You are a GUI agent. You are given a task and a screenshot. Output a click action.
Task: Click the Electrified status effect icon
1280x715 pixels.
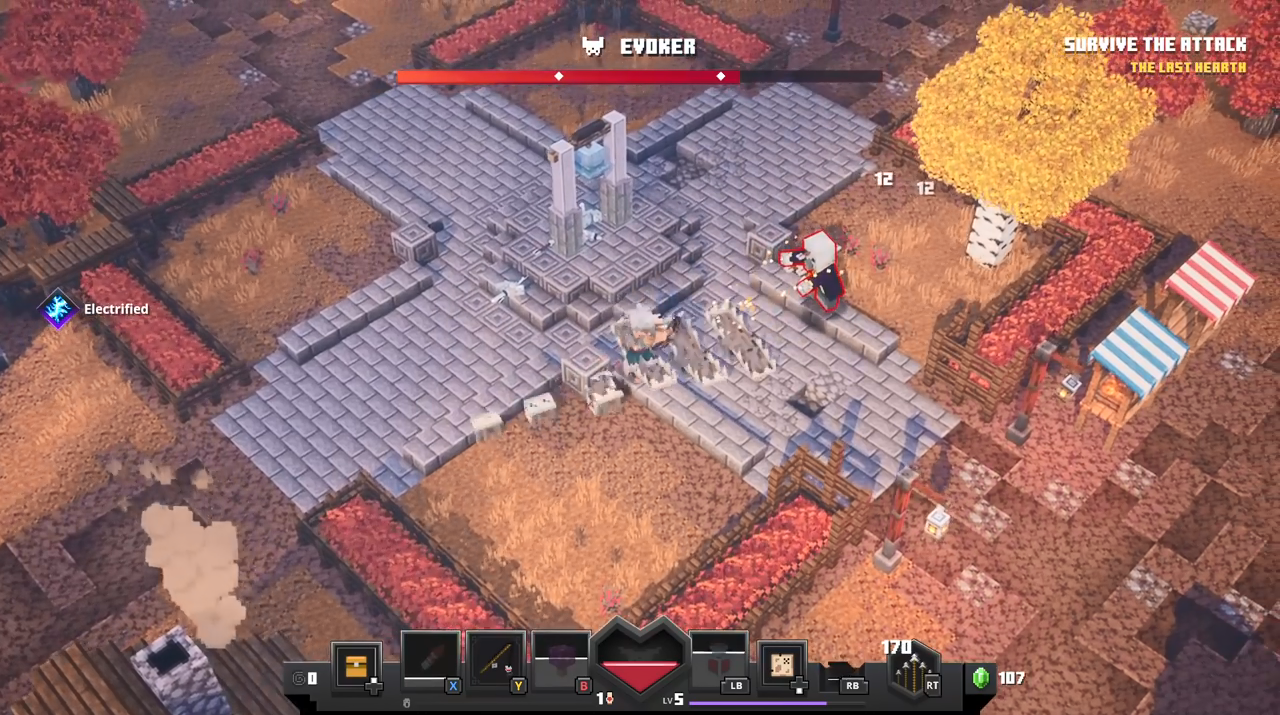[x=58, y=309]
